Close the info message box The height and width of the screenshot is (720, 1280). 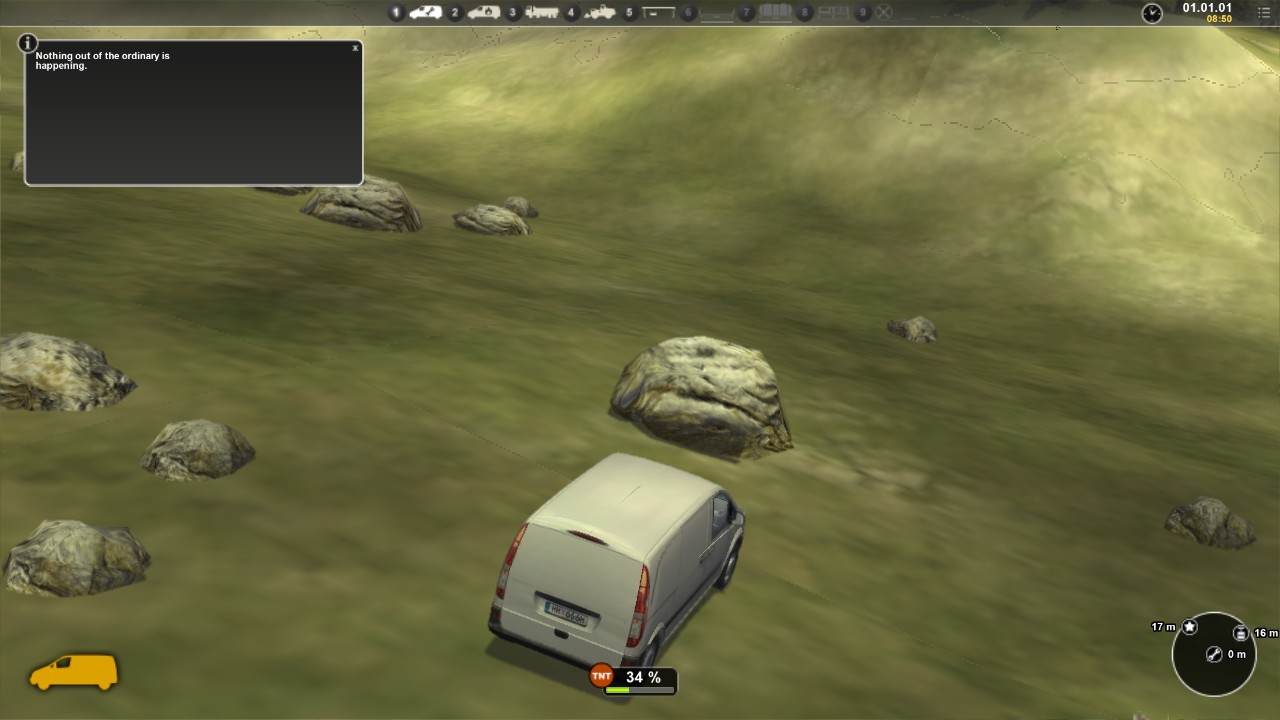355,48
